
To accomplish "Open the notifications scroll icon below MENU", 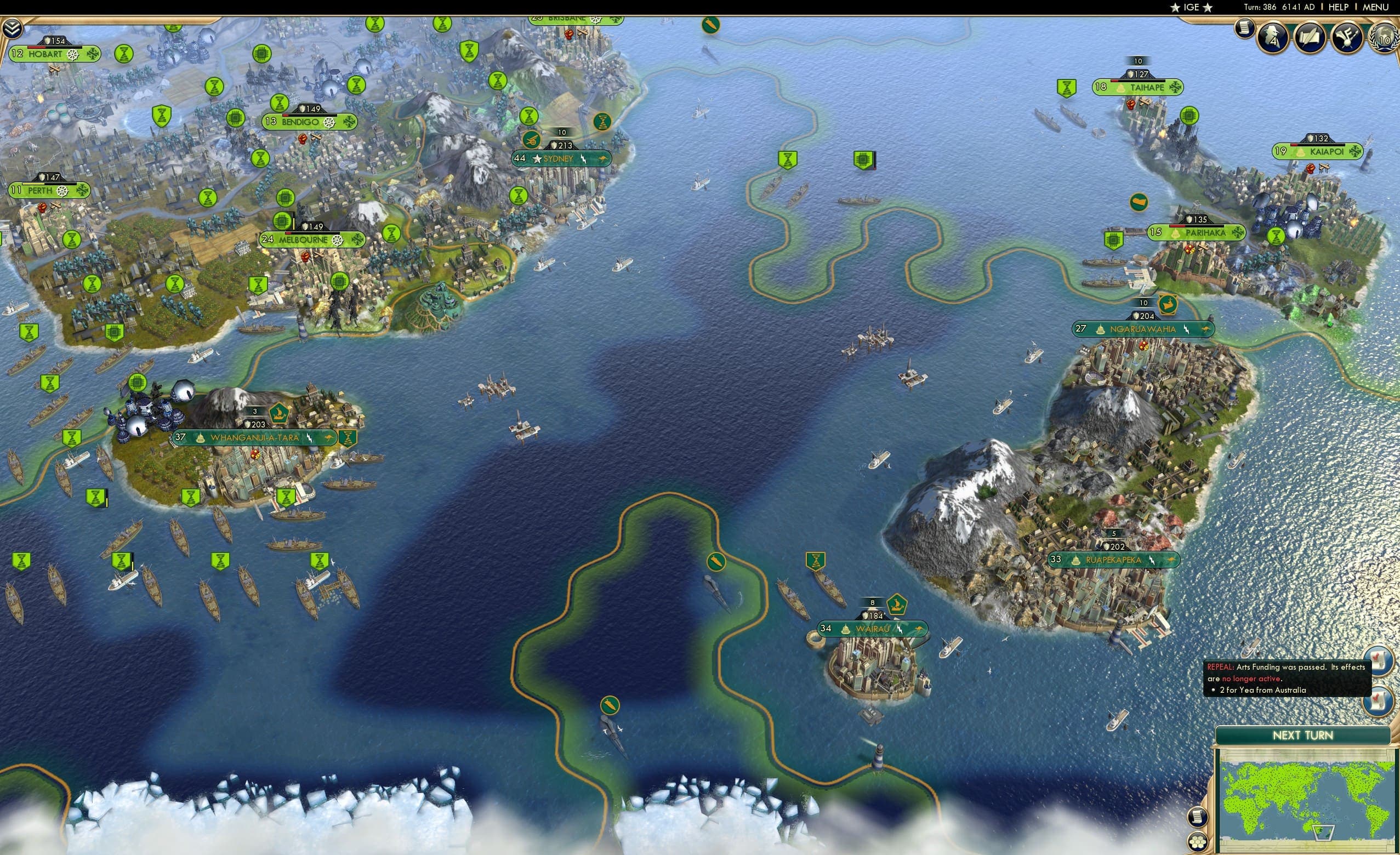I will [x=1244, y=31].
